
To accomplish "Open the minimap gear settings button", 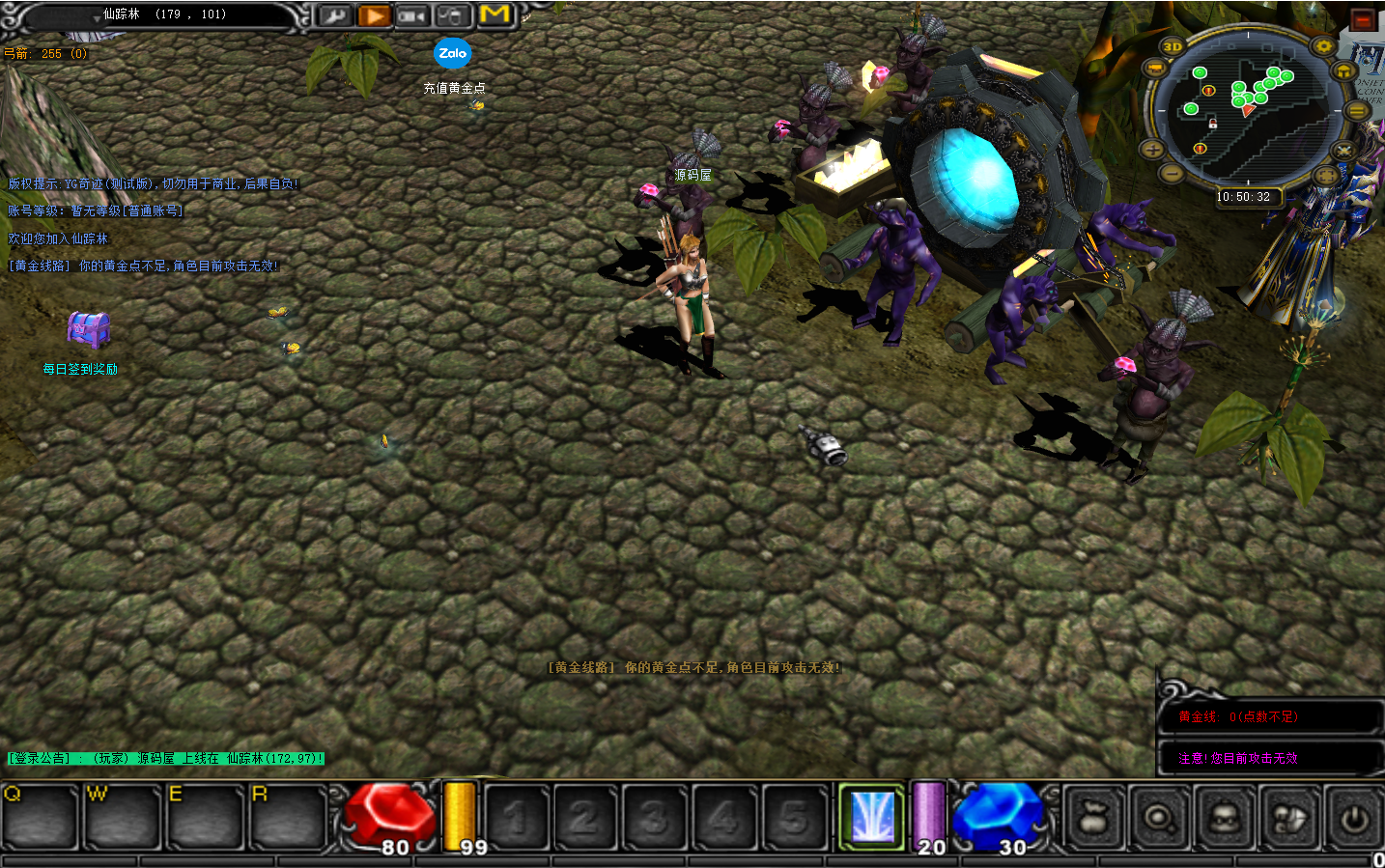I will [x=1323, y=46].
